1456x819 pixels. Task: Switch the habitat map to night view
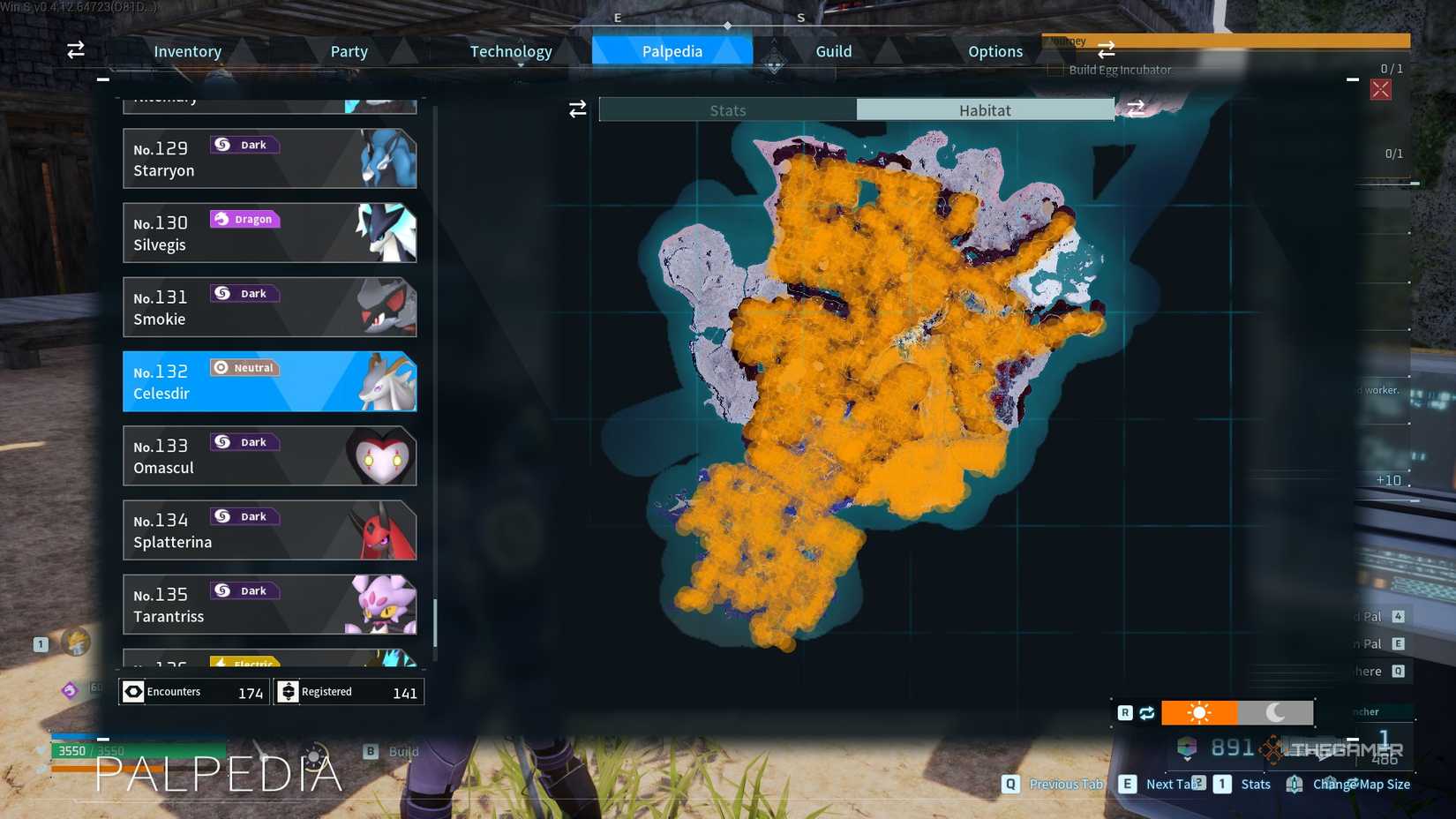pyautogui.click(x=1274, y=711)
